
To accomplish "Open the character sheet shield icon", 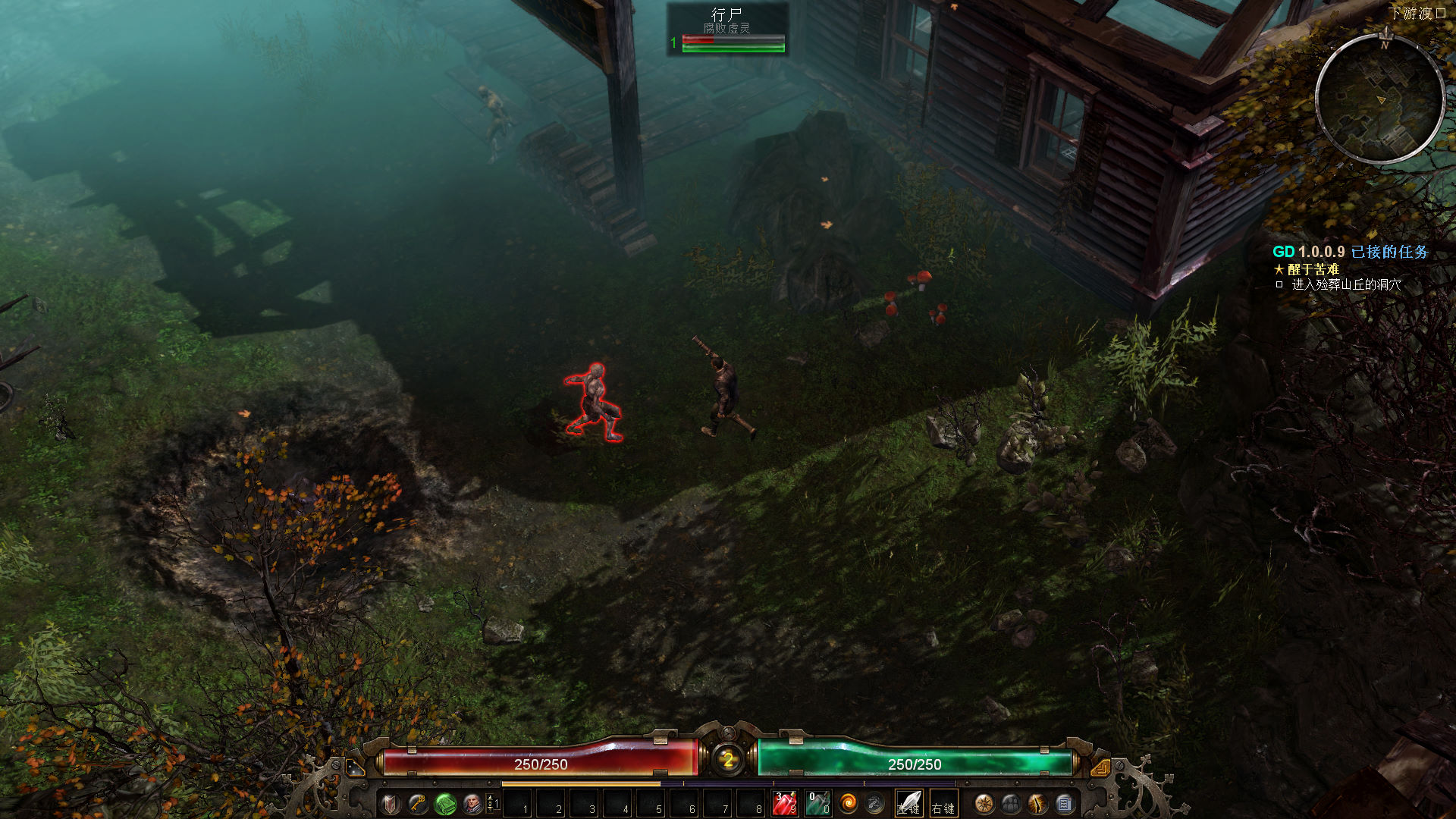I will pos(391,804).
